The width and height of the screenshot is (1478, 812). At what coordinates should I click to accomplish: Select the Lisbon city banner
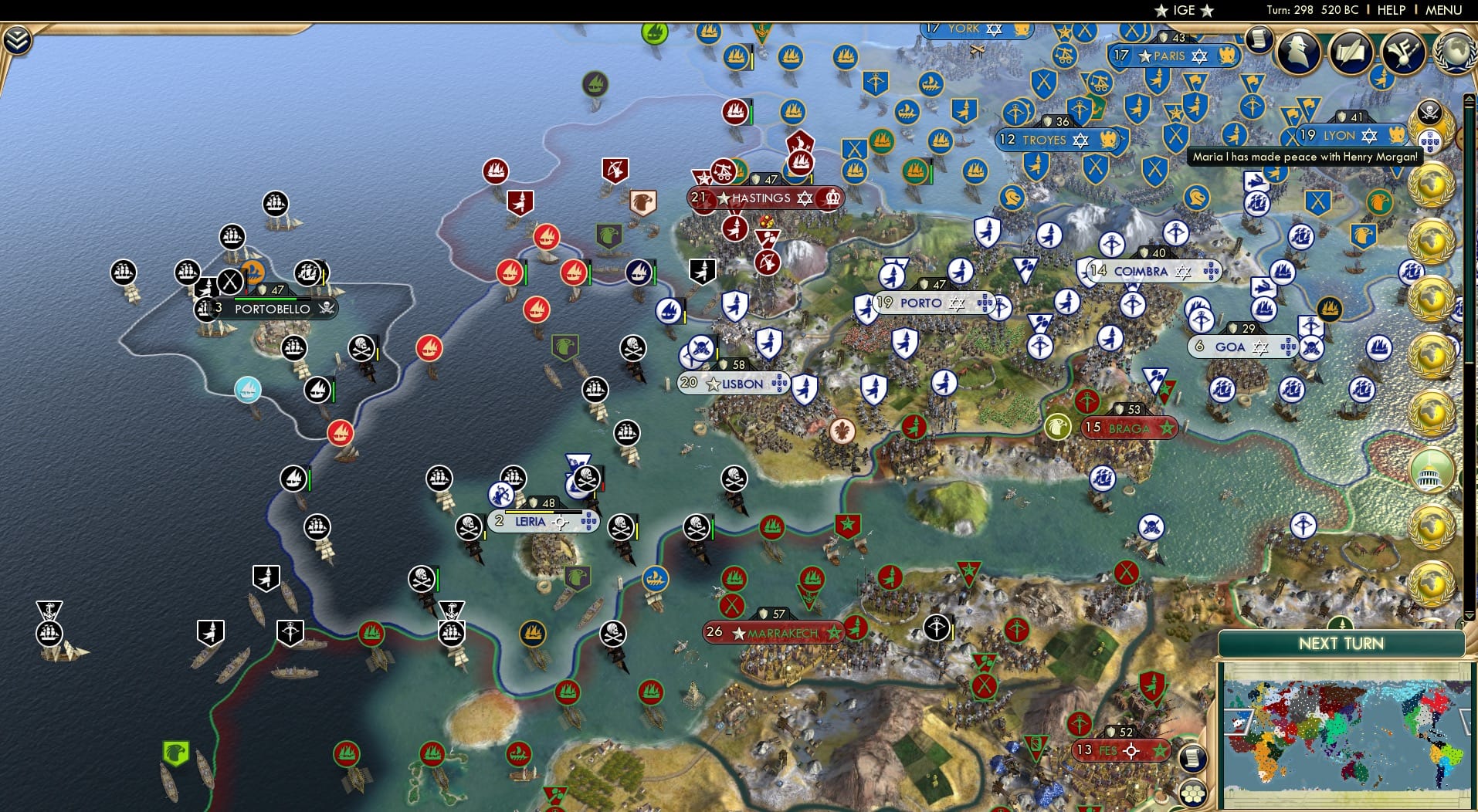click(x=734, y=383)
